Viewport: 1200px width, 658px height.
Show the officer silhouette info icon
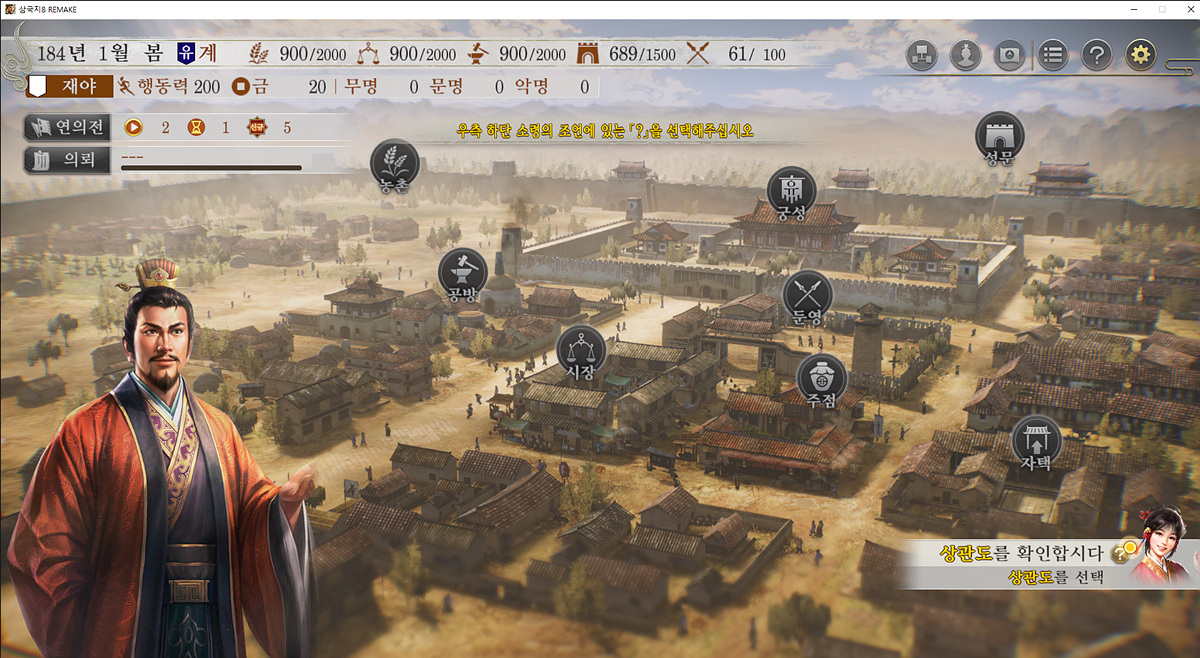pyautogui.click(x=966, y=54)
